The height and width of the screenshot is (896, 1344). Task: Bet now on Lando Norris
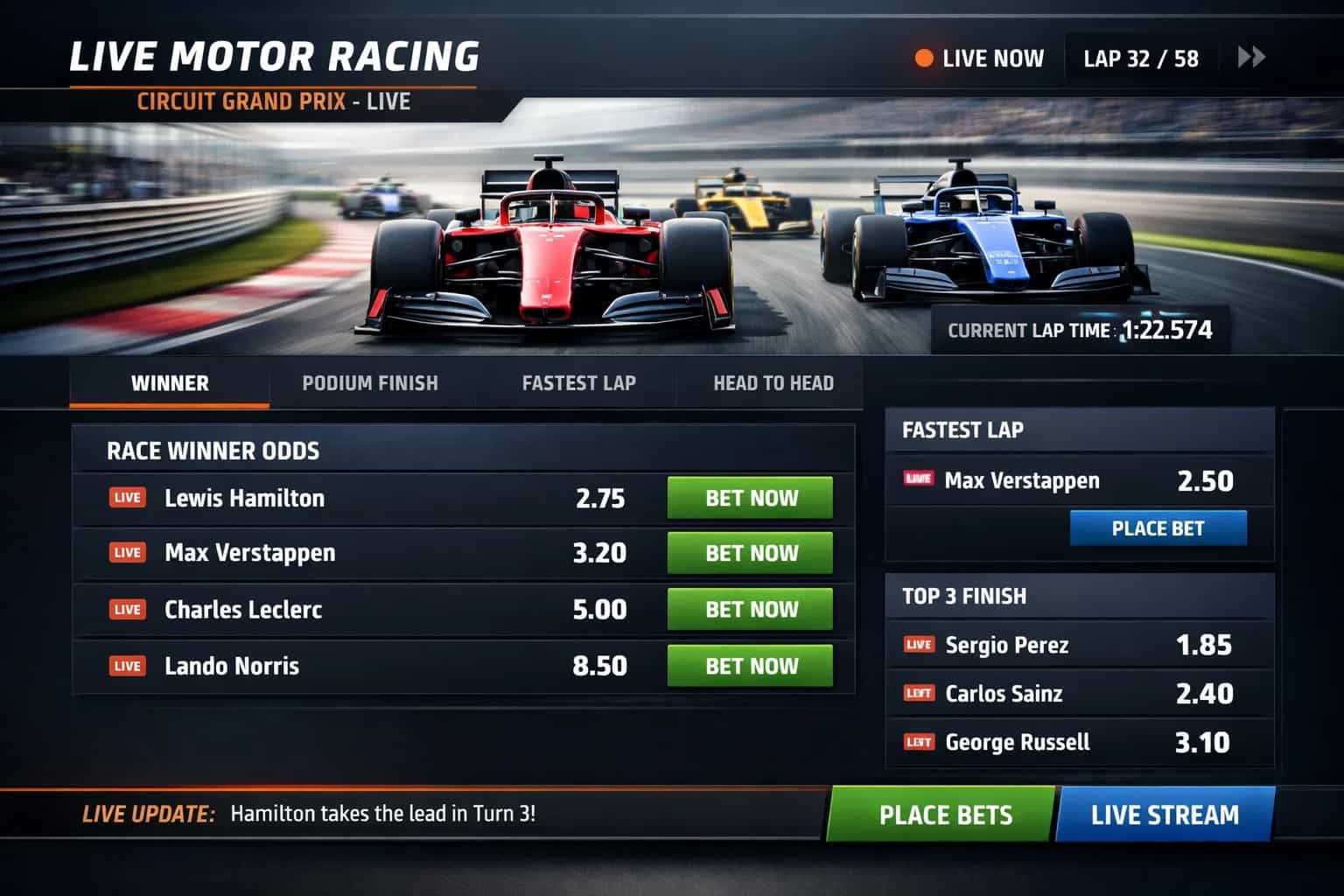tap(750, 666)
